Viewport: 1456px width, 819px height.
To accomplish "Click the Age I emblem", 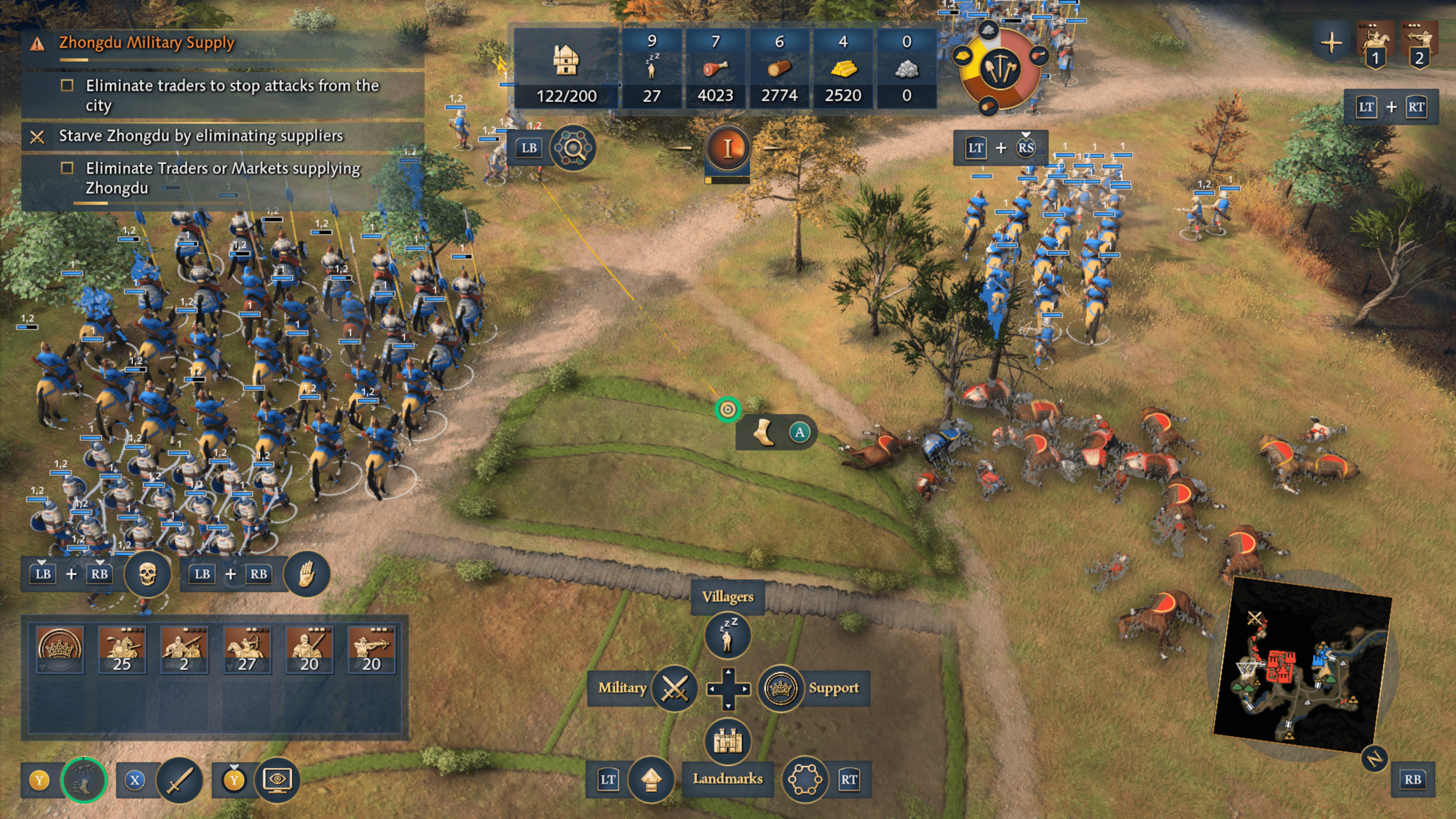I will click(727, 148).
